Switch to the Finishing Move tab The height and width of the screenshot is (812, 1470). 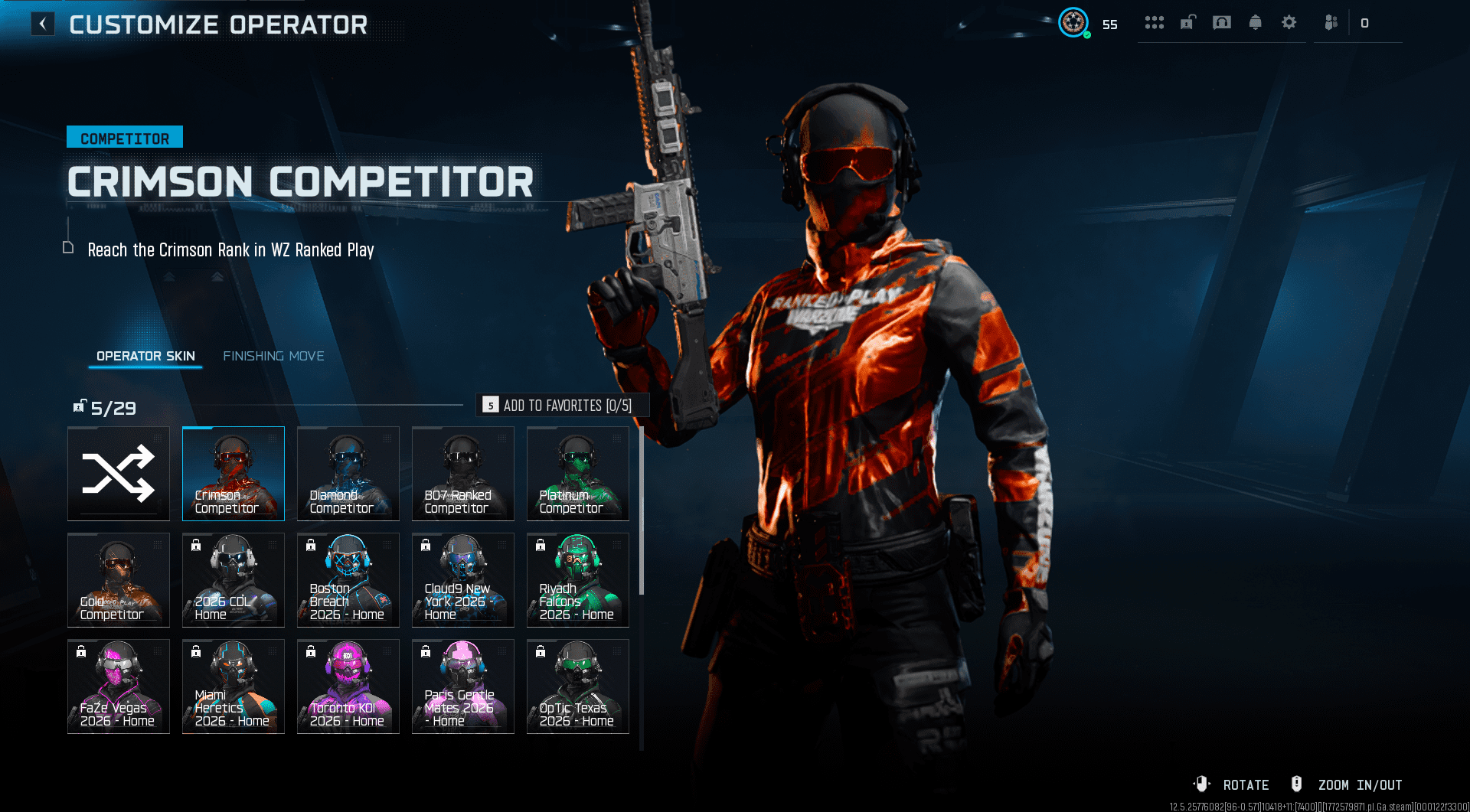click(273, 356)
